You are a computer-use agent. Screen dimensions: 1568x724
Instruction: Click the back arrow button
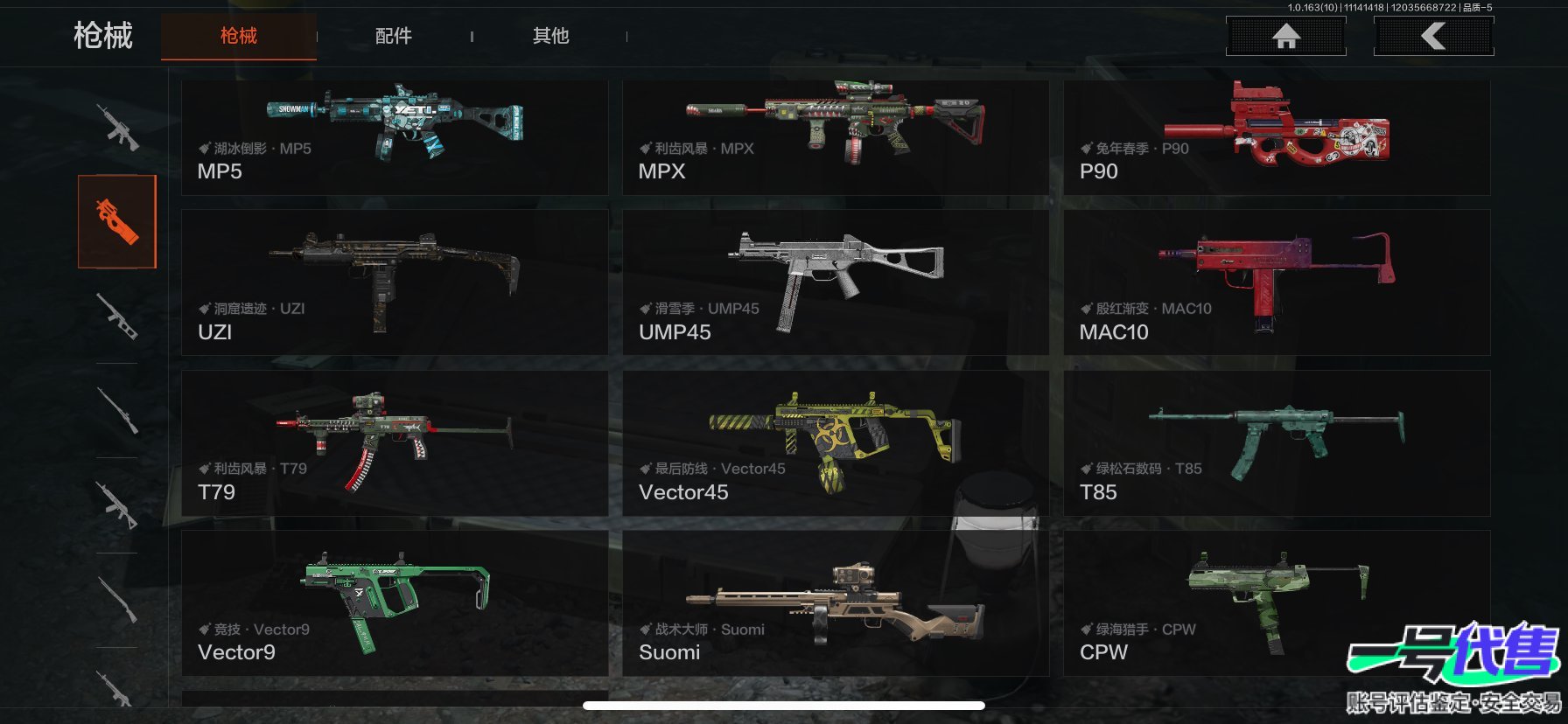[1433, 37]
